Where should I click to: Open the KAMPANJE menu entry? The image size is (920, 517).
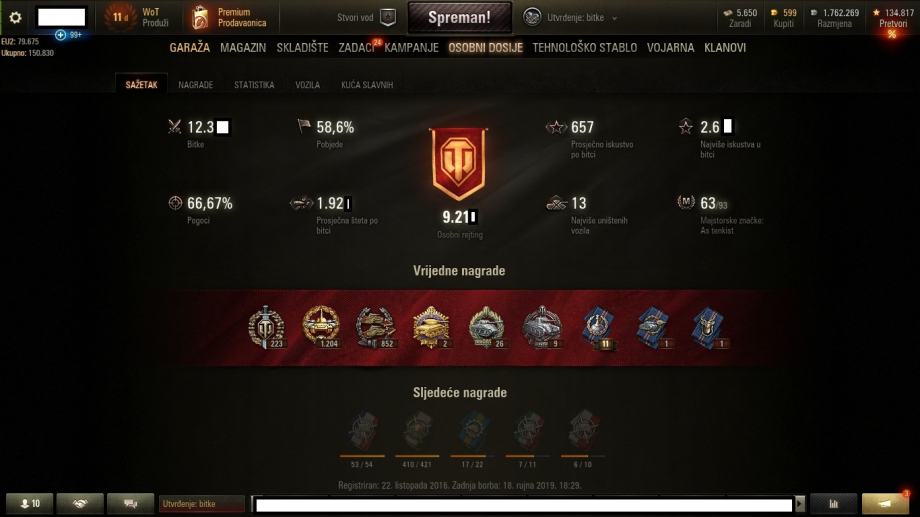(413, 47)
